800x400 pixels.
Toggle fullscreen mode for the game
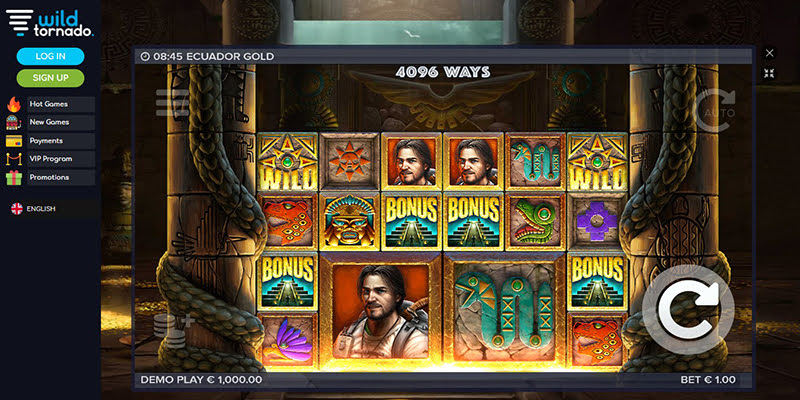[769, 73]
